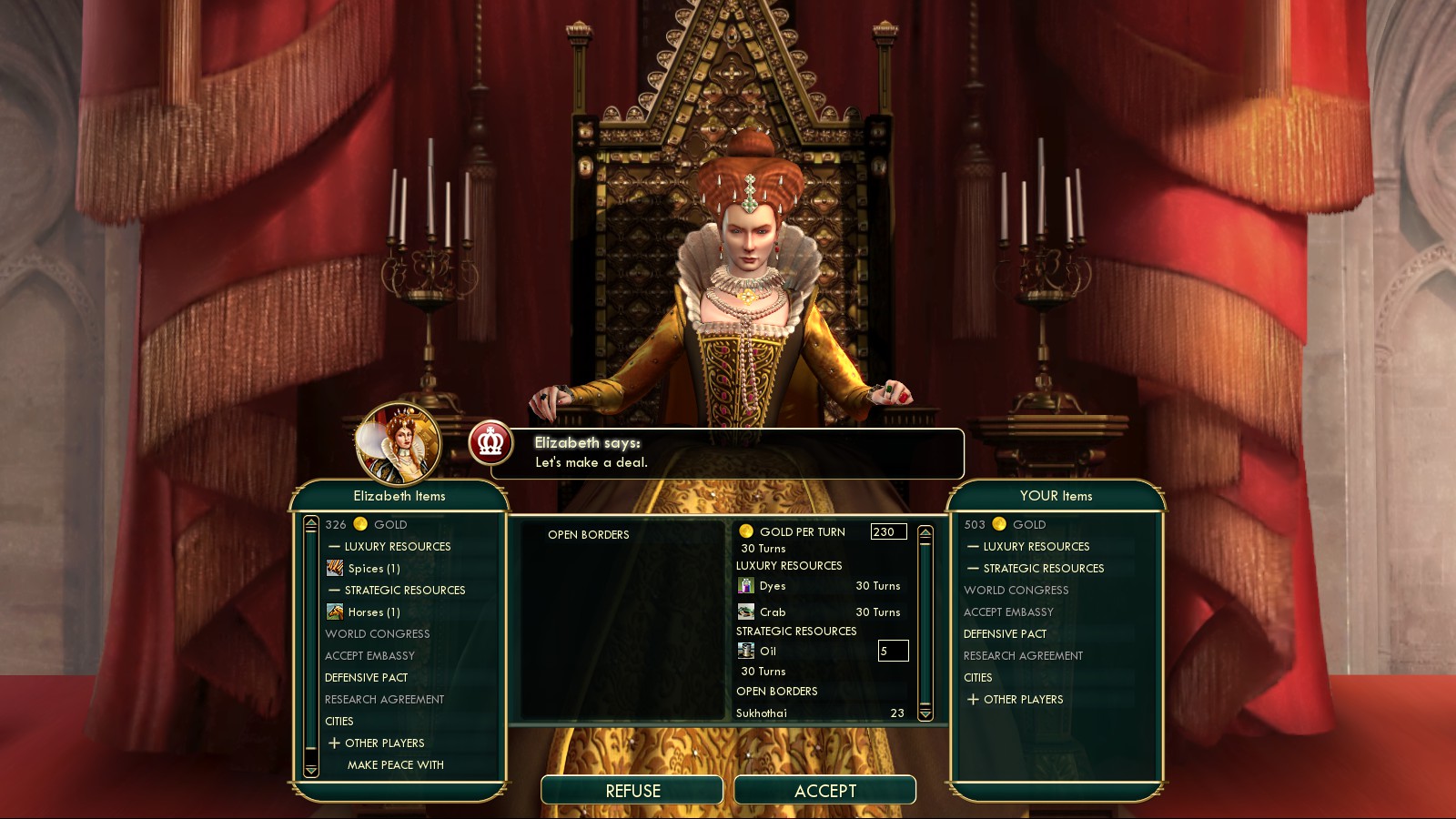
Task: Remove Open Borders from Elizabeth's offer
Action: [x=588, y=535]
